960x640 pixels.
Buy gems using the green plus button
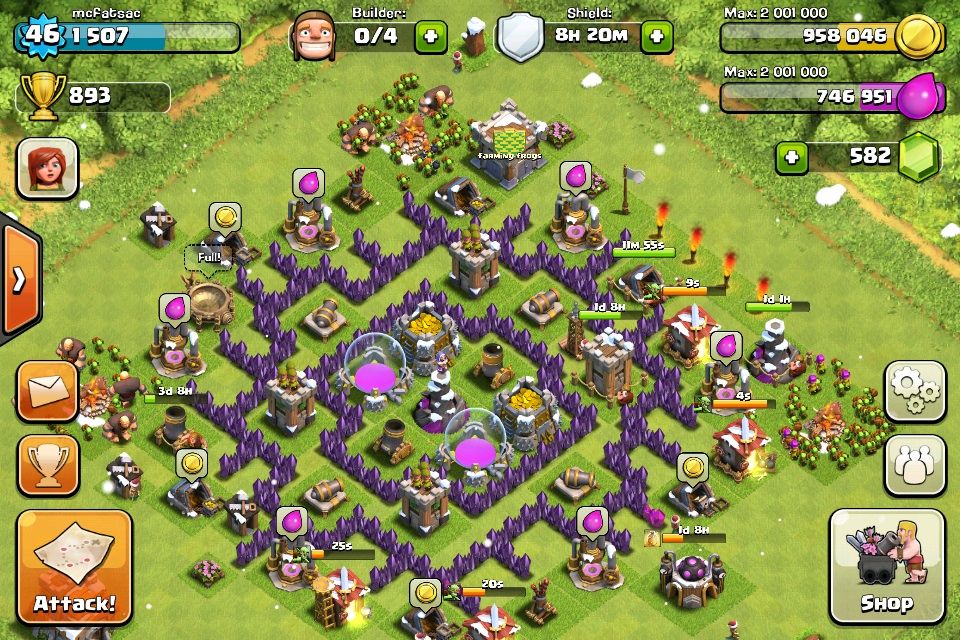click(x=793, y=157)
